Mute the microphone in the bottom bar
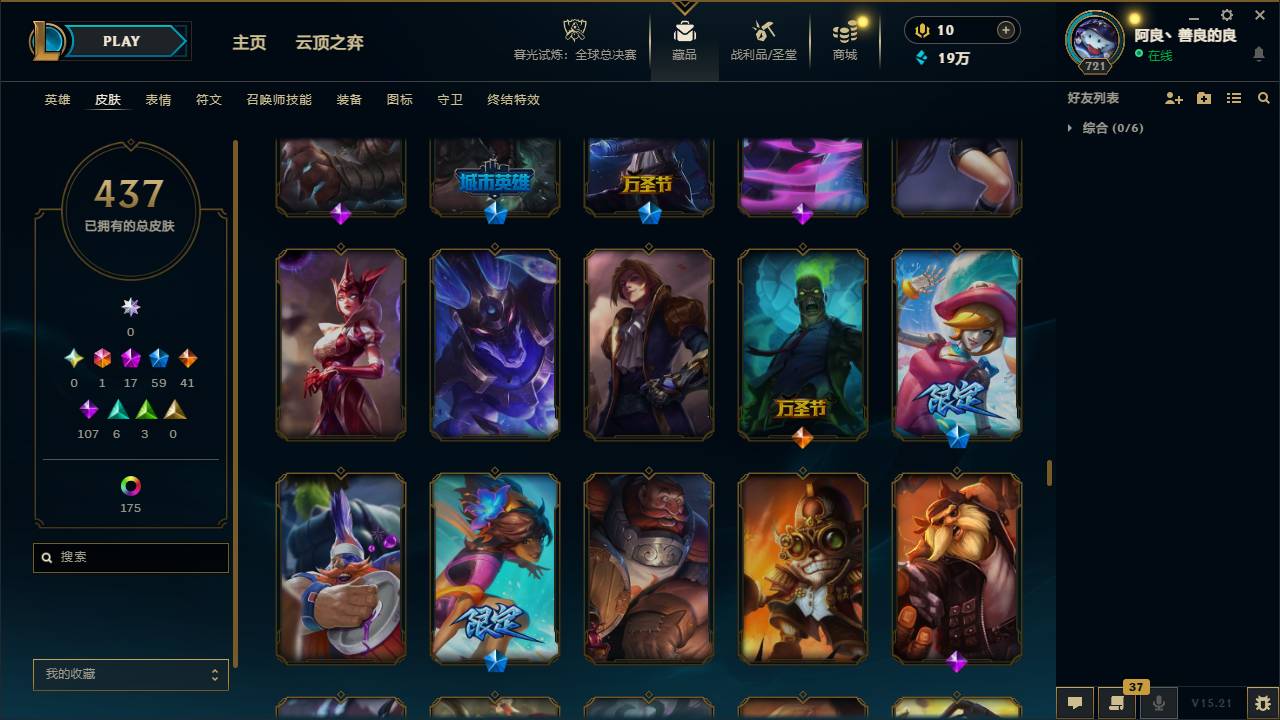The width and height of the screenshot is (1280, 720). pos(1159,703)
